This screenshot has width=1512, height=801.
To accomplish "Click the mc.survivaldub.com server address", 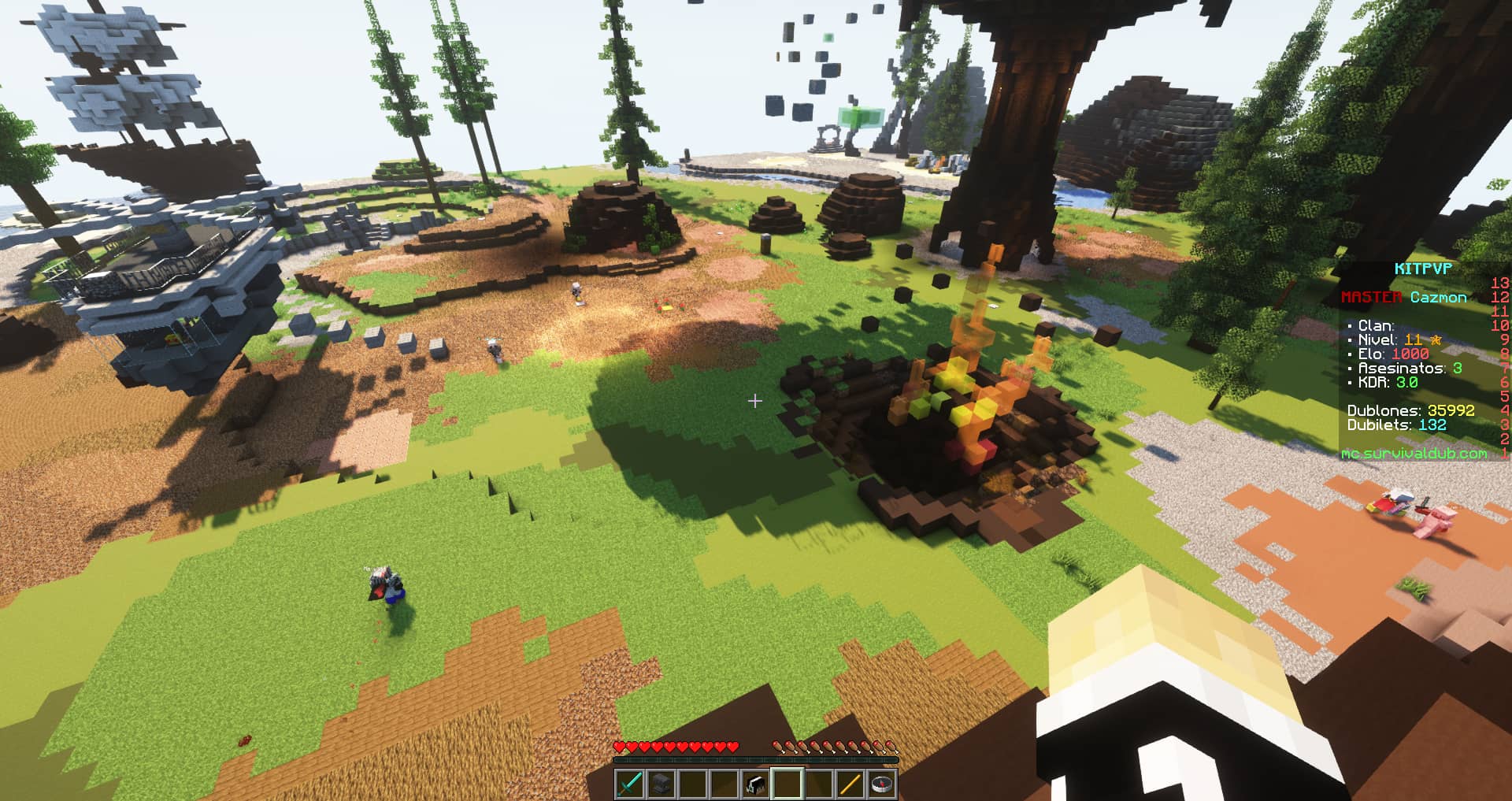I will (1414, 454).
